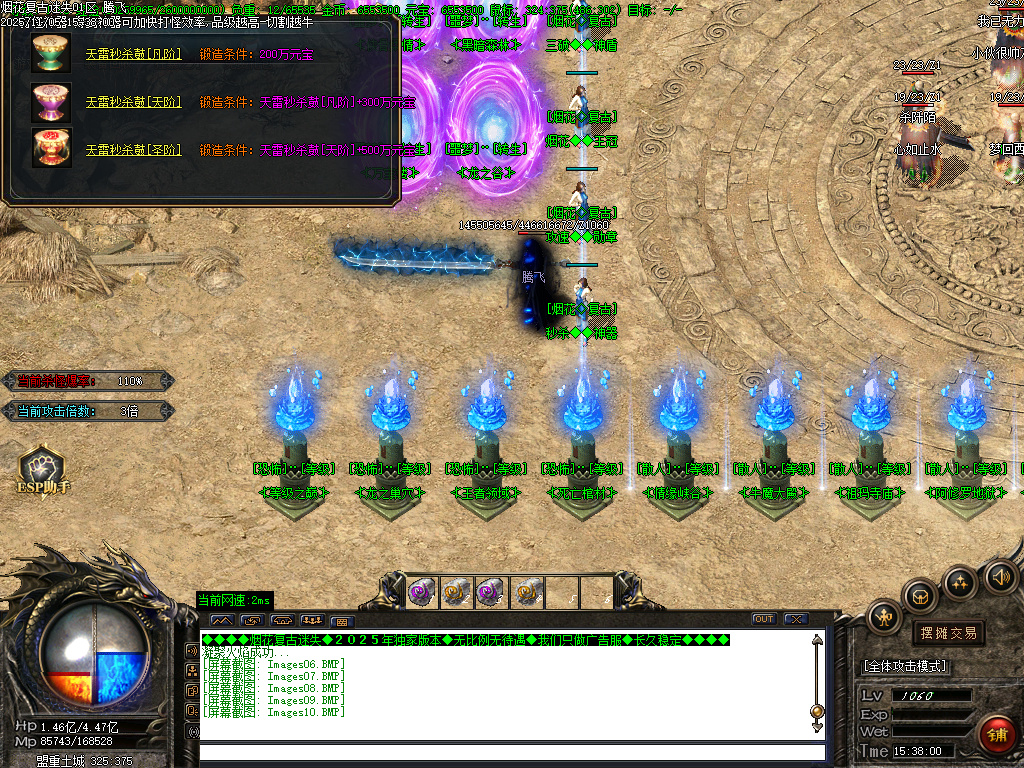Toggle the speaker sound button
1024x768 pixels.
(x=1000, y=577)
